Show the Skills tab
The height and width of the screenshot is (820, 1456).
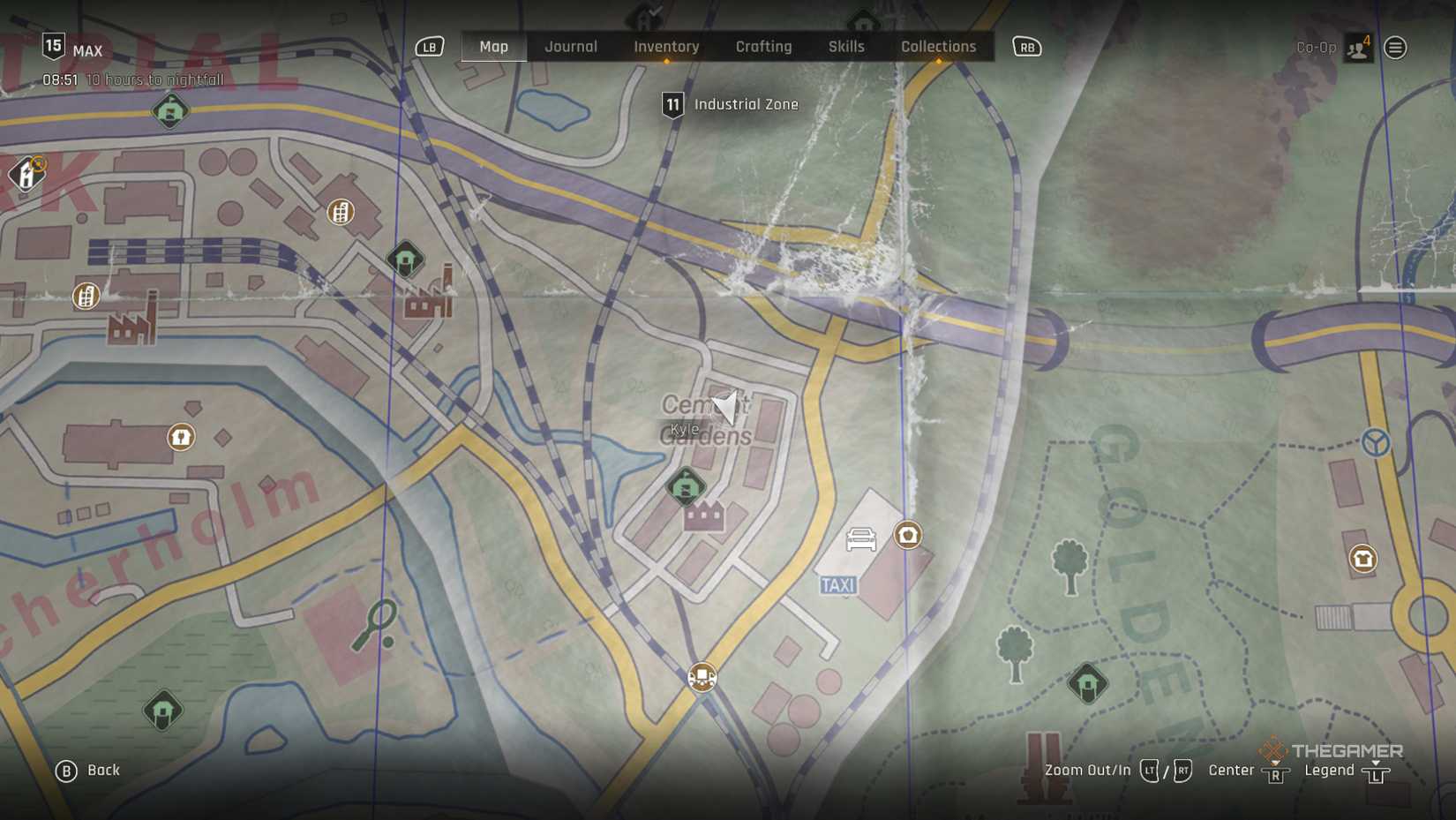coord(845,47)
